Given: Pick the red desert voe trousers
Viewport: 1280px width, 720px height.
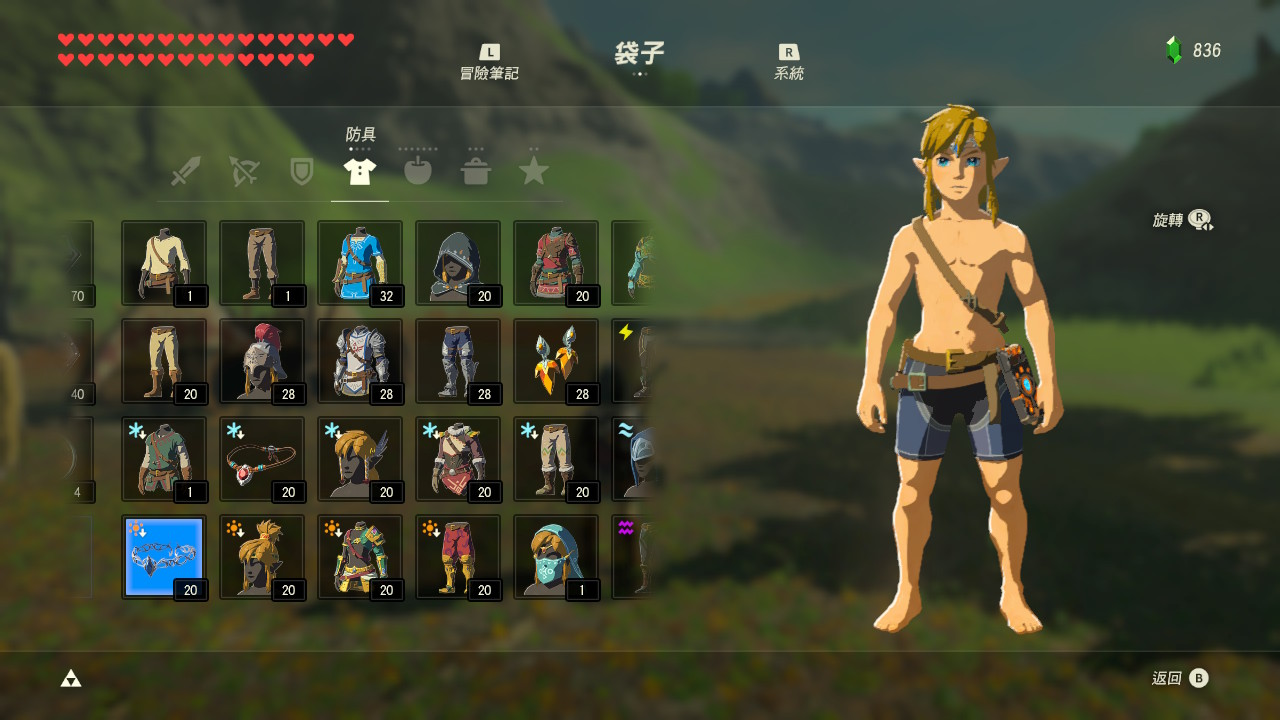Looking at the screenshot, I should 458,557.
